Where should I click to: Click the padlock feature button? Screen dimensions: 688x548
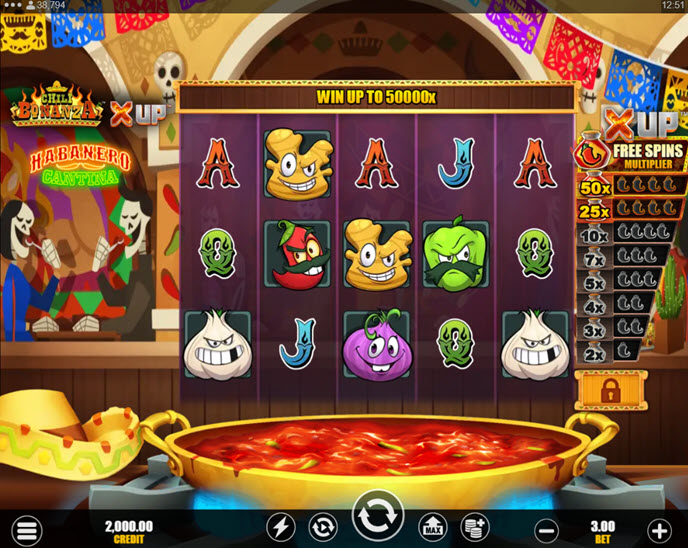click(x=611, y=390)
